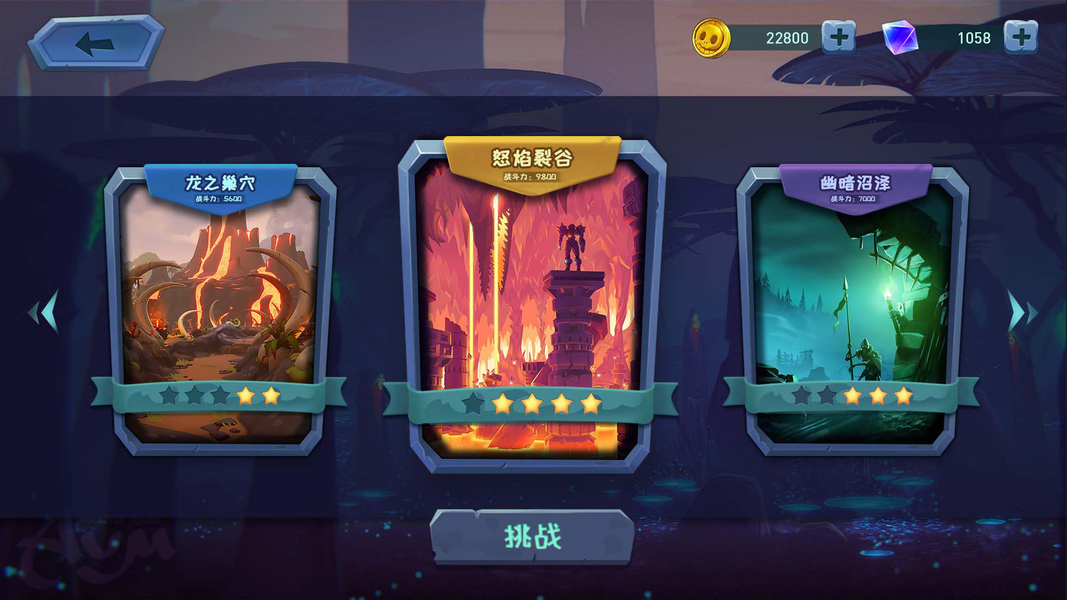Buy more purple gems with plus button

coord(1020,37)
